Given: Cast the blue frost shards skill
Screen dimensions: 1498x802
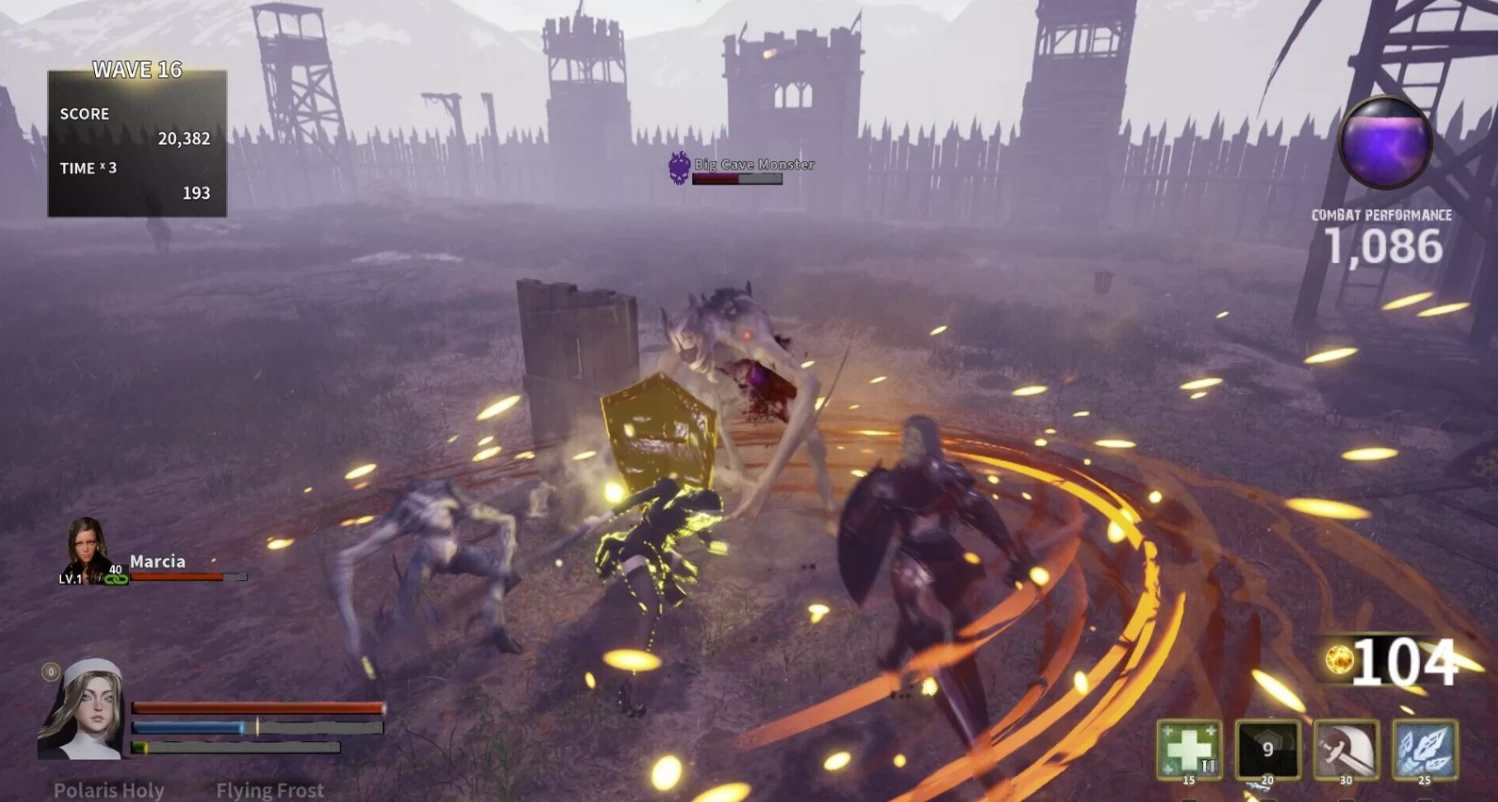Looking at the screenshot, I should [1425, 749].
